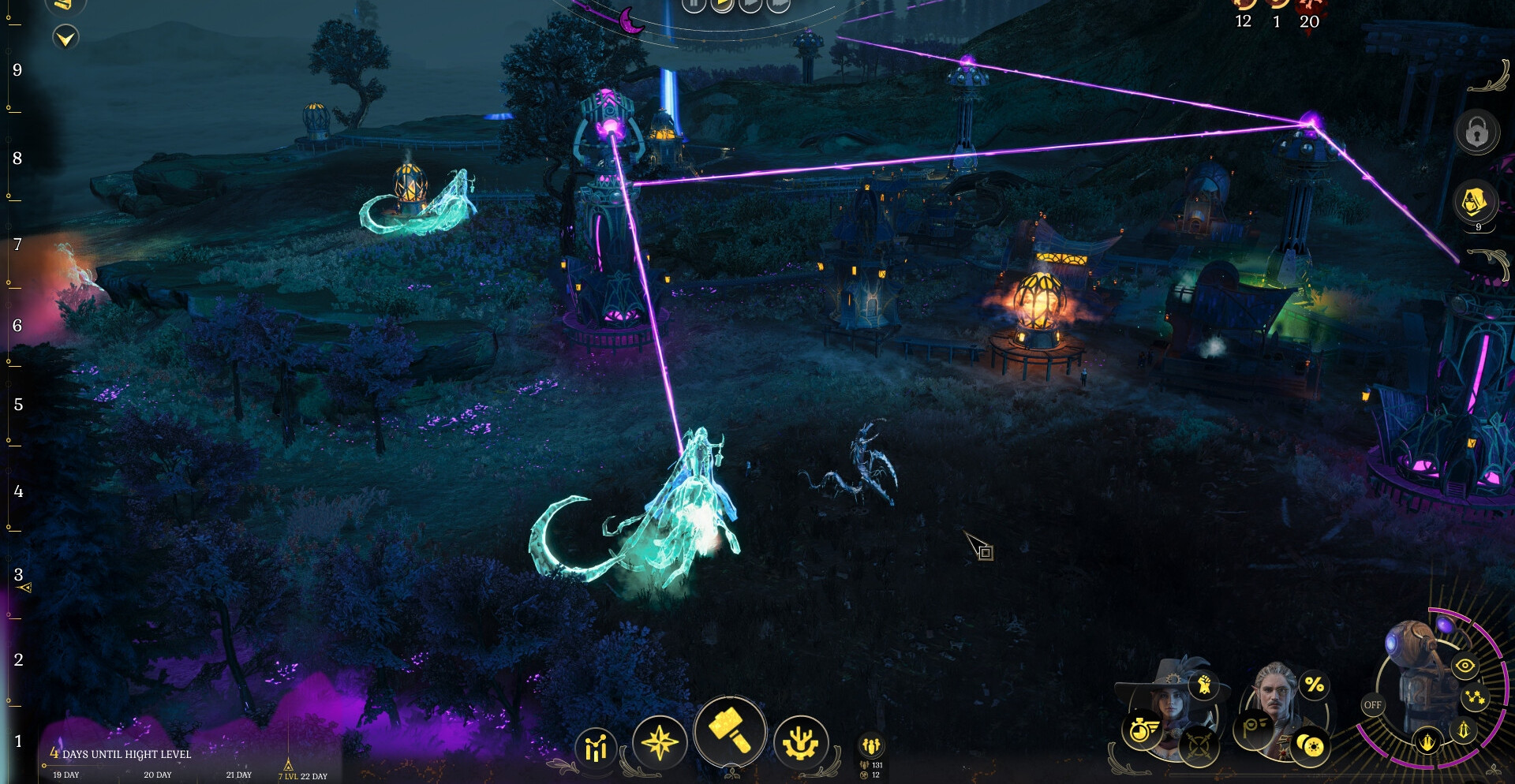Expand the chevron dropdown arrow
The image size is (1515, 784).
point(65,37)
